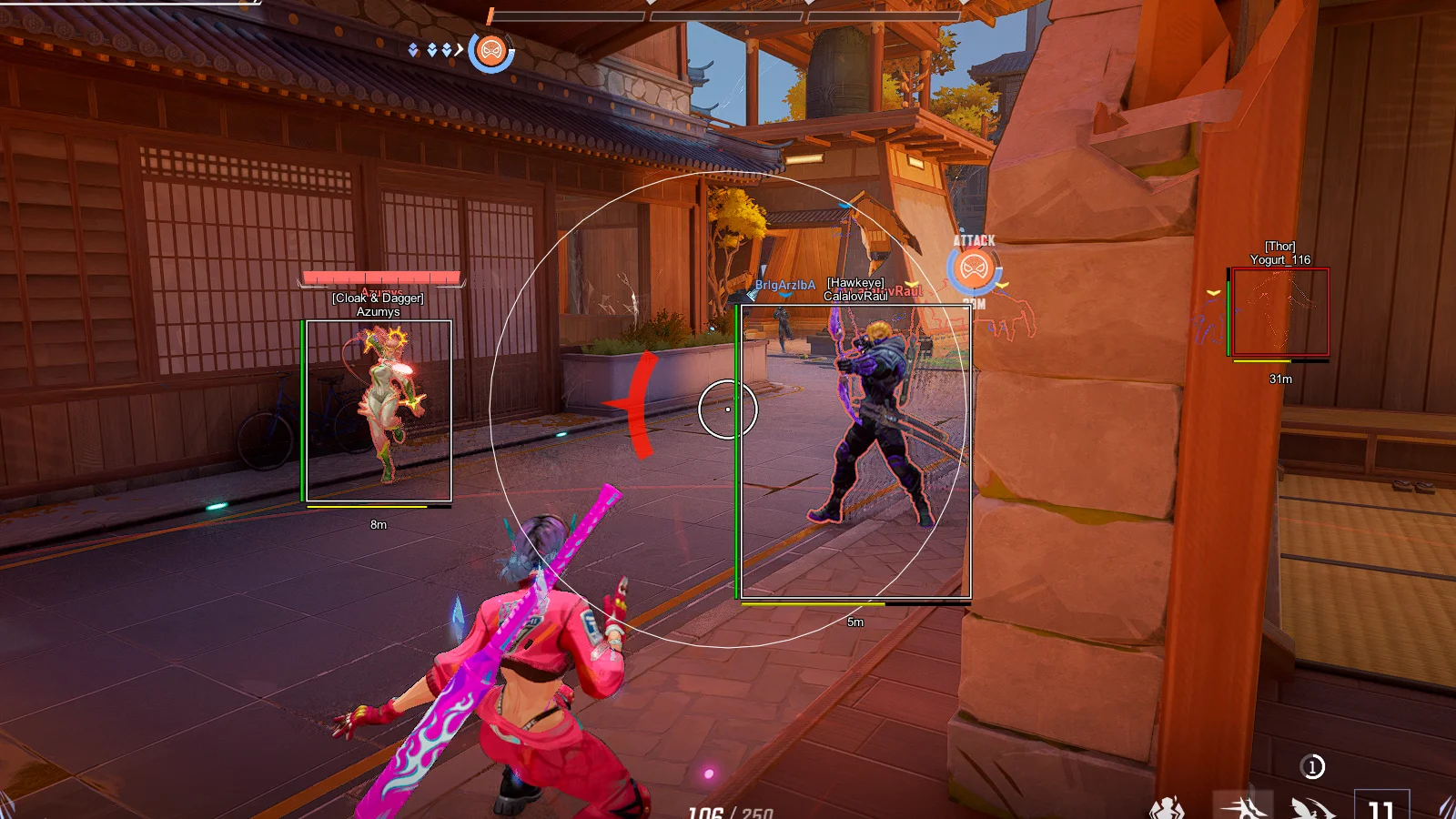Screen dimensions: 1456x819
Task: Select the [Cloak & Dagger] Azumys nameplate
Action: point(379,301)
